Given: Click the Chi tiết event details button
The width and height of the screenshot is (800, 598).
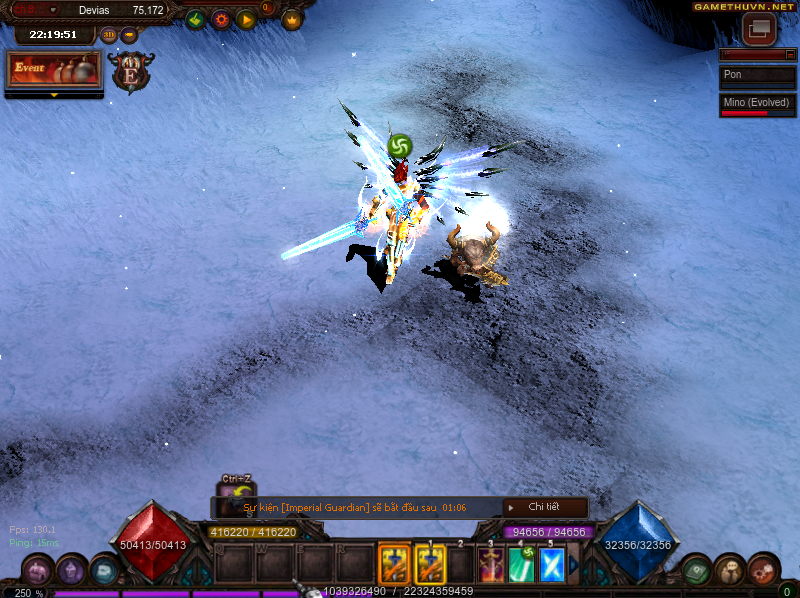Looking at the screenshot, I should click(544, 508).
